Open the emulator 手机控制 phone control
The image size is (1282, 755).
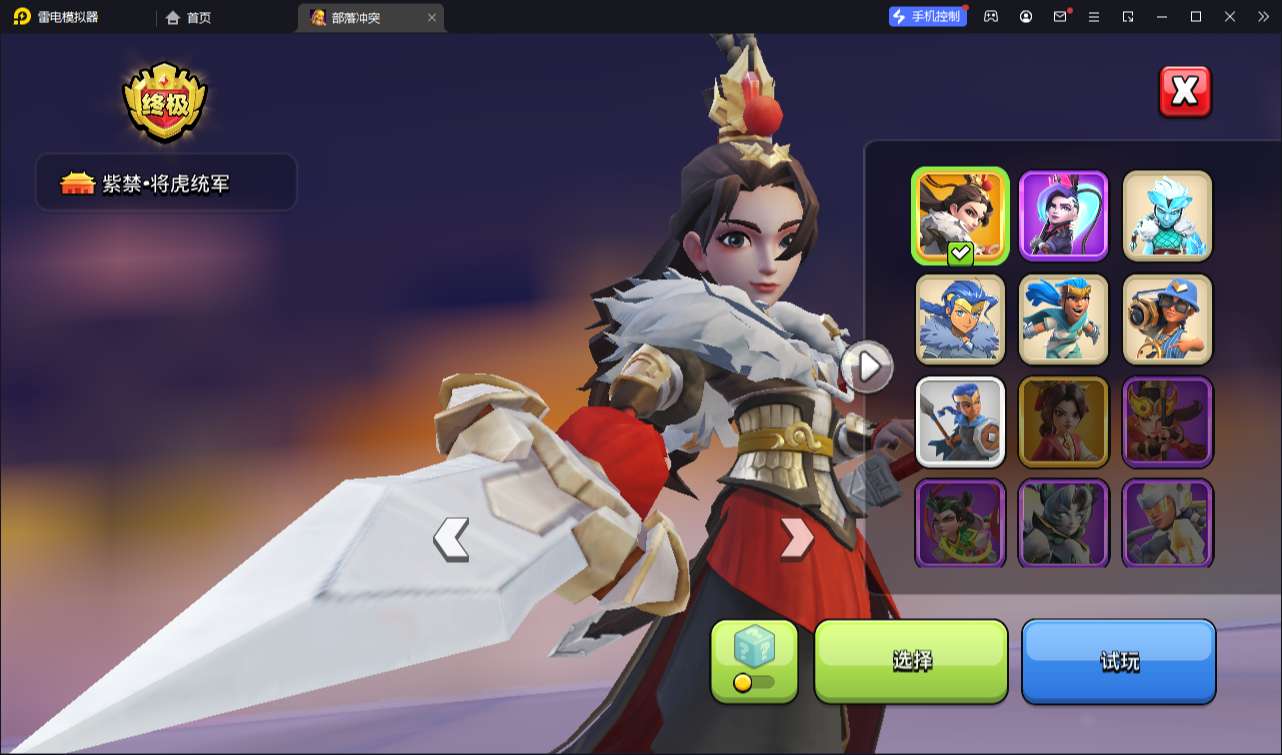[x=927, y=16]
